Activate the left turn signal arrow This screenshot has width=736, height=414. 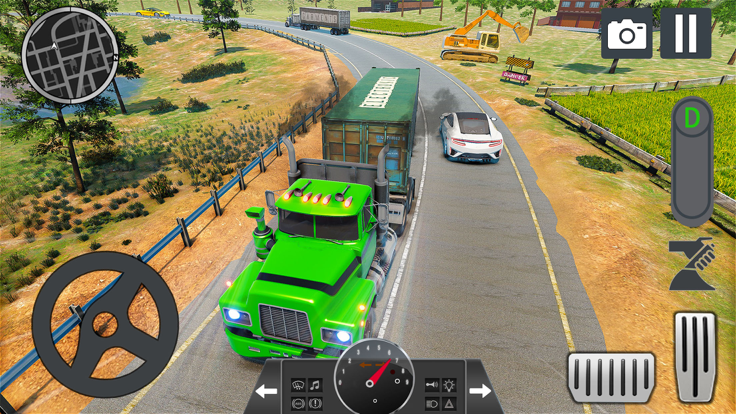pyautogui.click(x=267, y=390)
